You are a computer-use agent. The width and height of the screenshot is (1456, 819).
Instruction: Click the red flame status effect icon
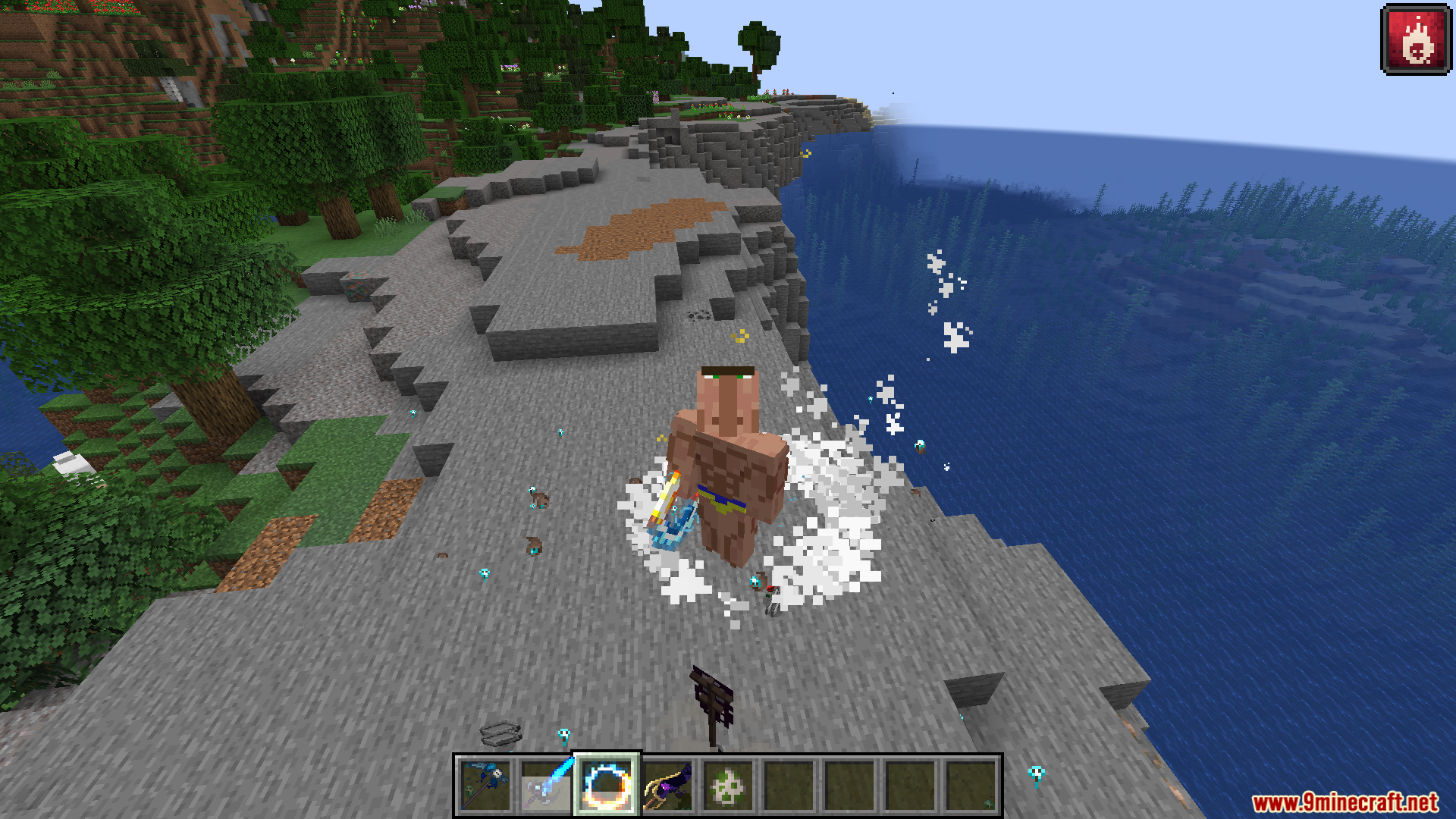1416,39
